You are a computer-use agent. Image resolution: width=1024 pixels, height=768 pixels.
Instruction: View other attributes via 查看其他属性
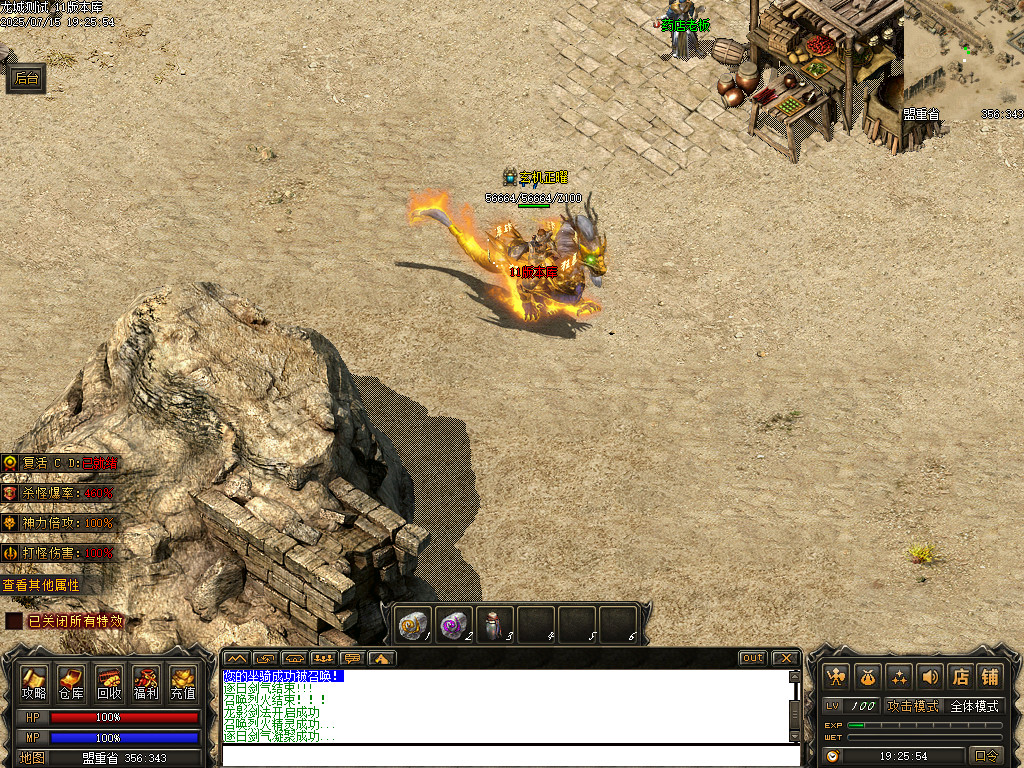coord(42,585)
